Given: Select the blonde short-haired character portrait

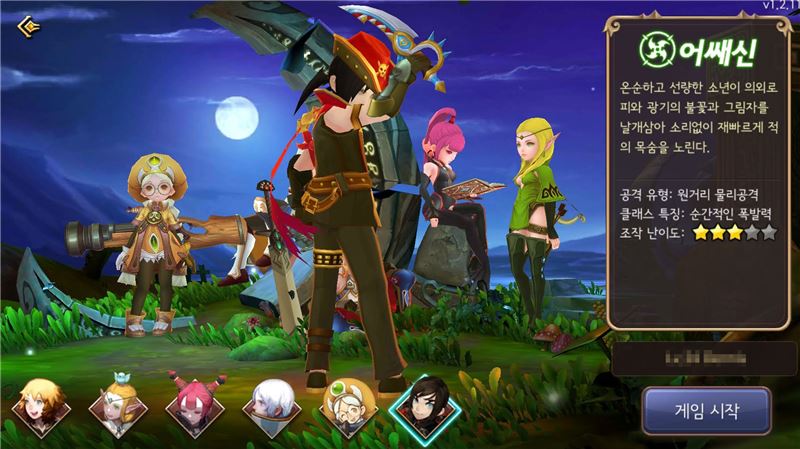Looking at the screenshot, I should [x=38, y=407].
